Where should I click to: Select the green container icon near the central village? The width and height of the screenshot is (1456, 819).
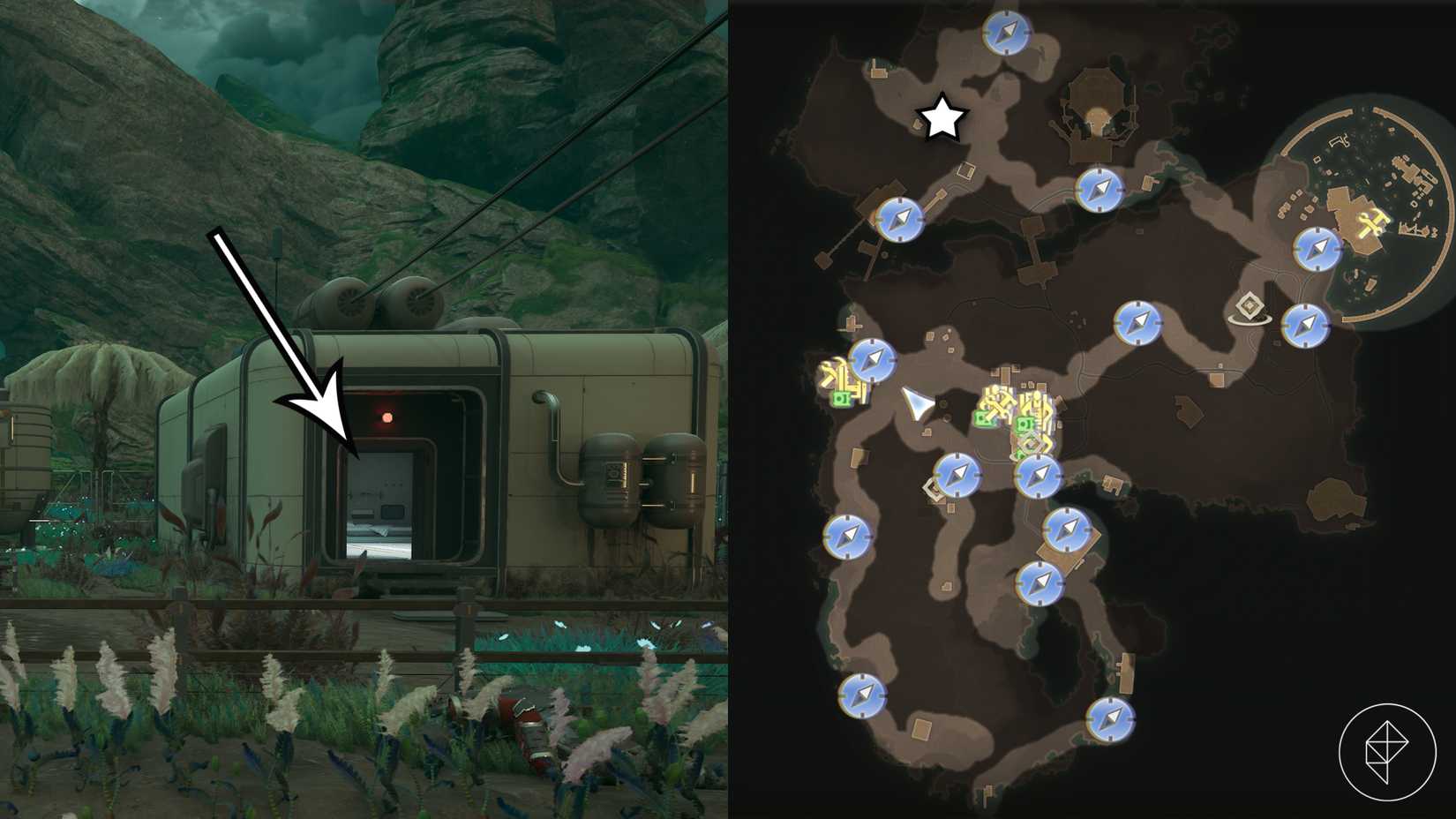pyautogui.click(x=987, y=418)
